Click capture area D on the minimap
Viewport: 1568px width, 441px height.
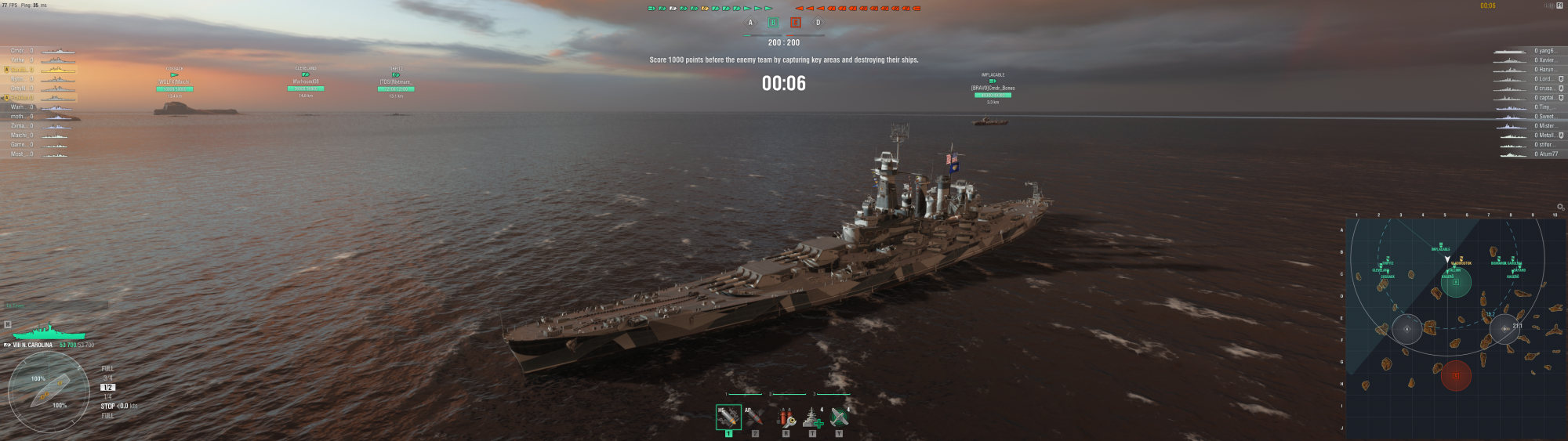1504,329
